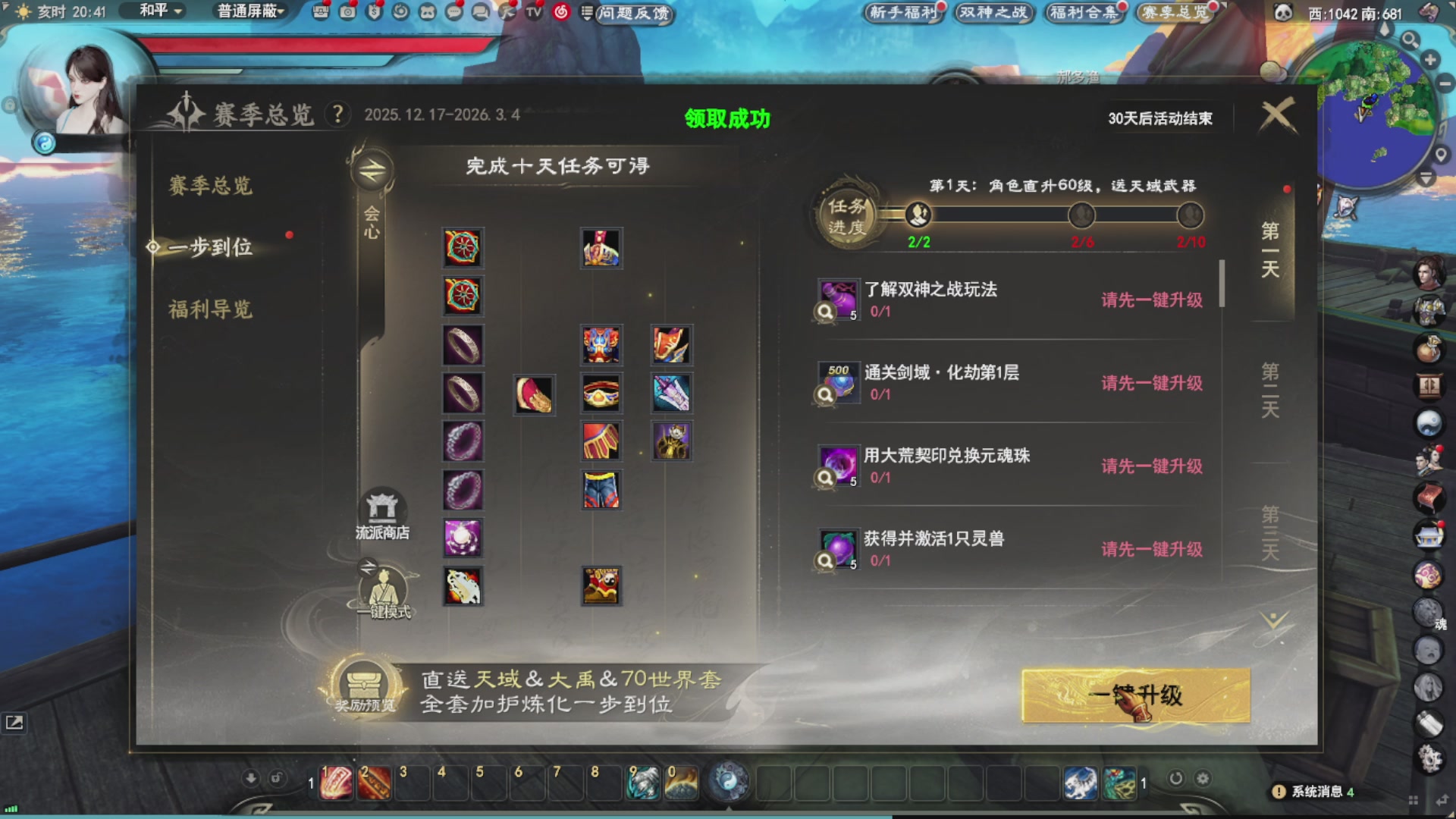1456x819 pixels.
Task: Click the 流派商店 shop icon
Action: pos(383,508)
